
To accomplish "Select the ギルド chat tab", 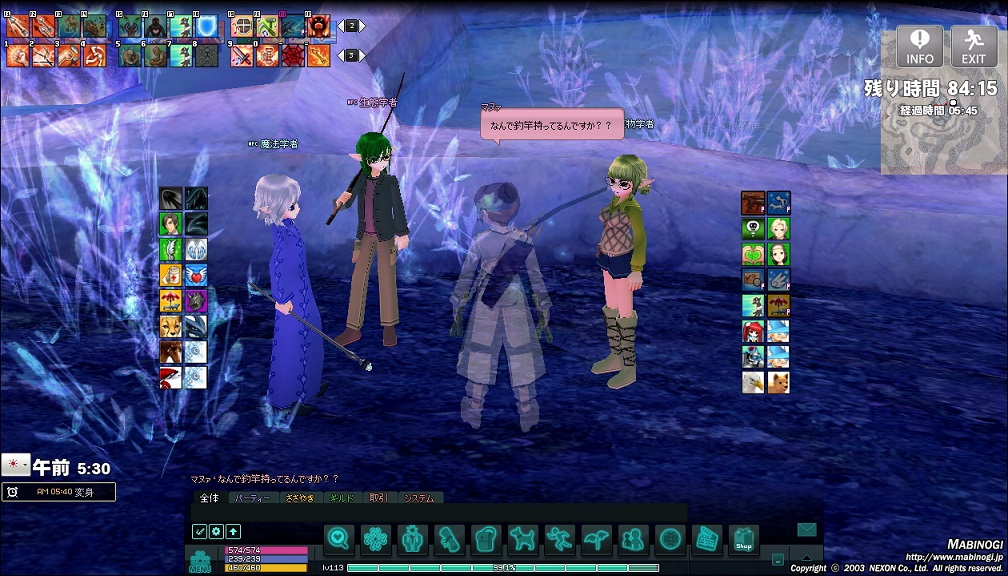I will coord(340,498).
